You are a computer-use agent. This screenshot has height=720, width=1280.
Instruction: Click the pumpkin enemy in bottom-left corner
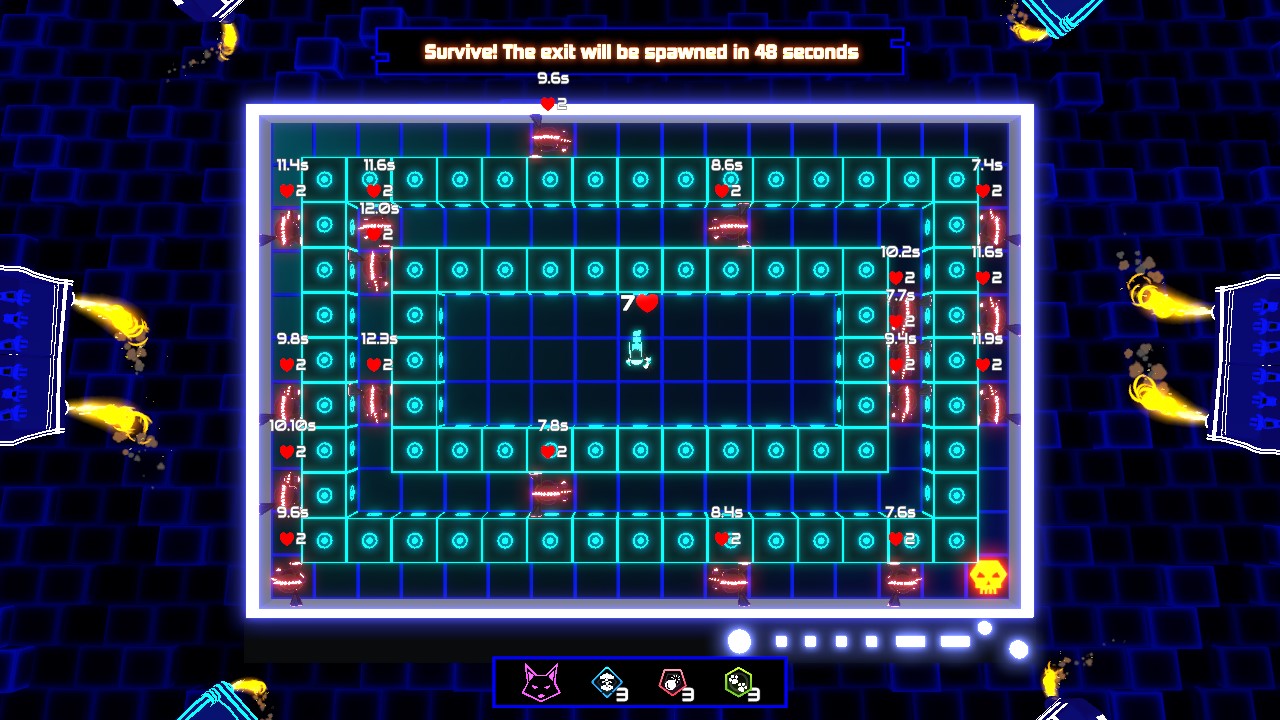pyautogui.click(x=290, y=578)
